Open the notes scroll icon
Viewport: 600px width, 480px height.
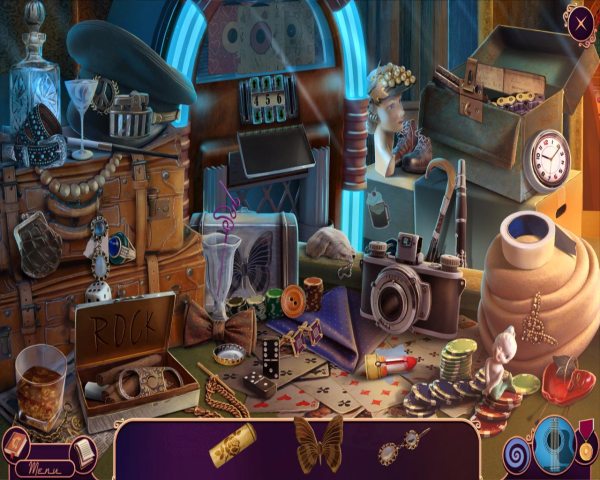pyautogui.click(x=83, y=453)
